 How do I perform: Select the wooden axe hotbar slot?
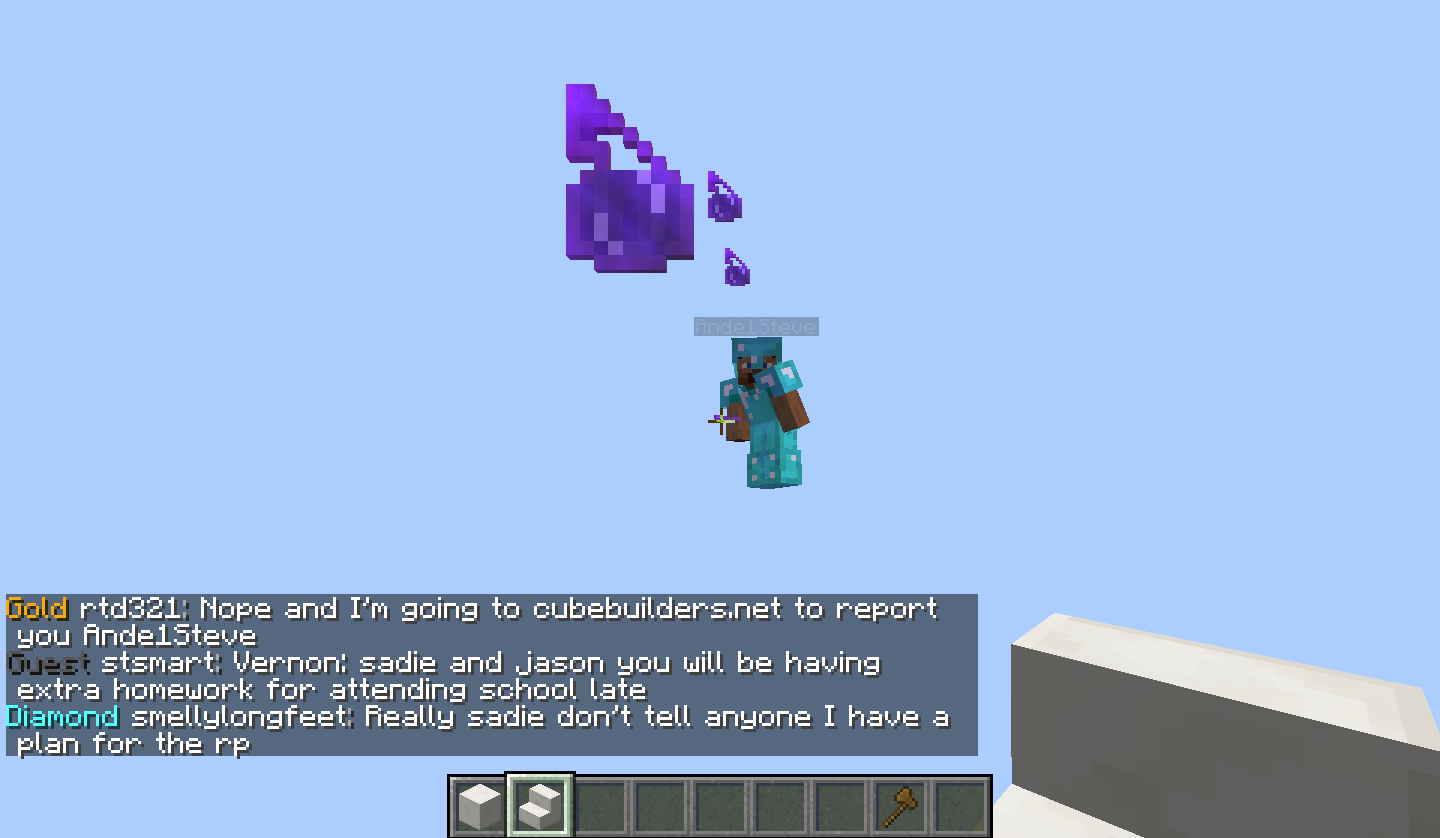tap(900, 806)
